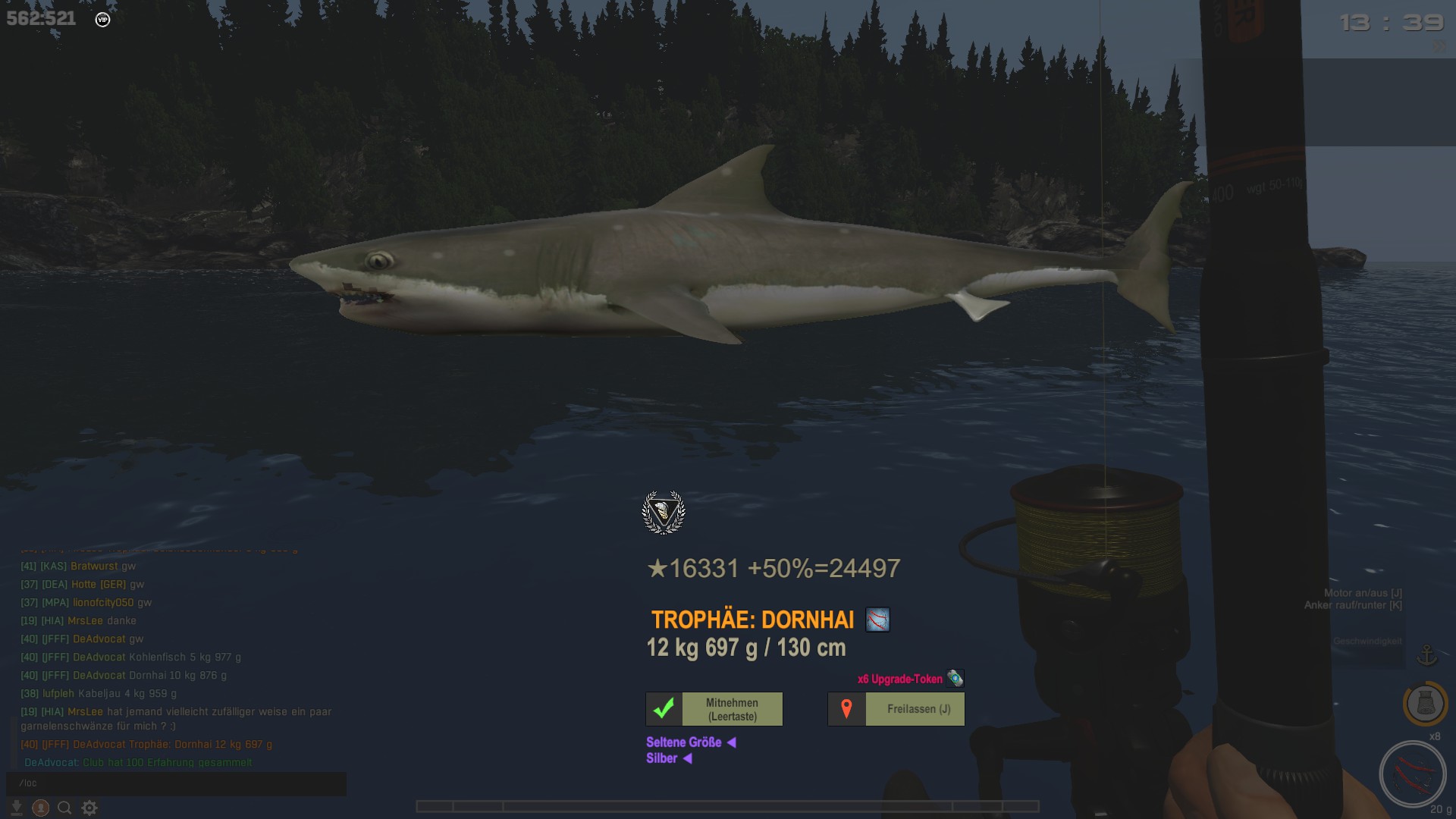Keep the fish with the Mitnehmen button

click(x=714, y=709)
